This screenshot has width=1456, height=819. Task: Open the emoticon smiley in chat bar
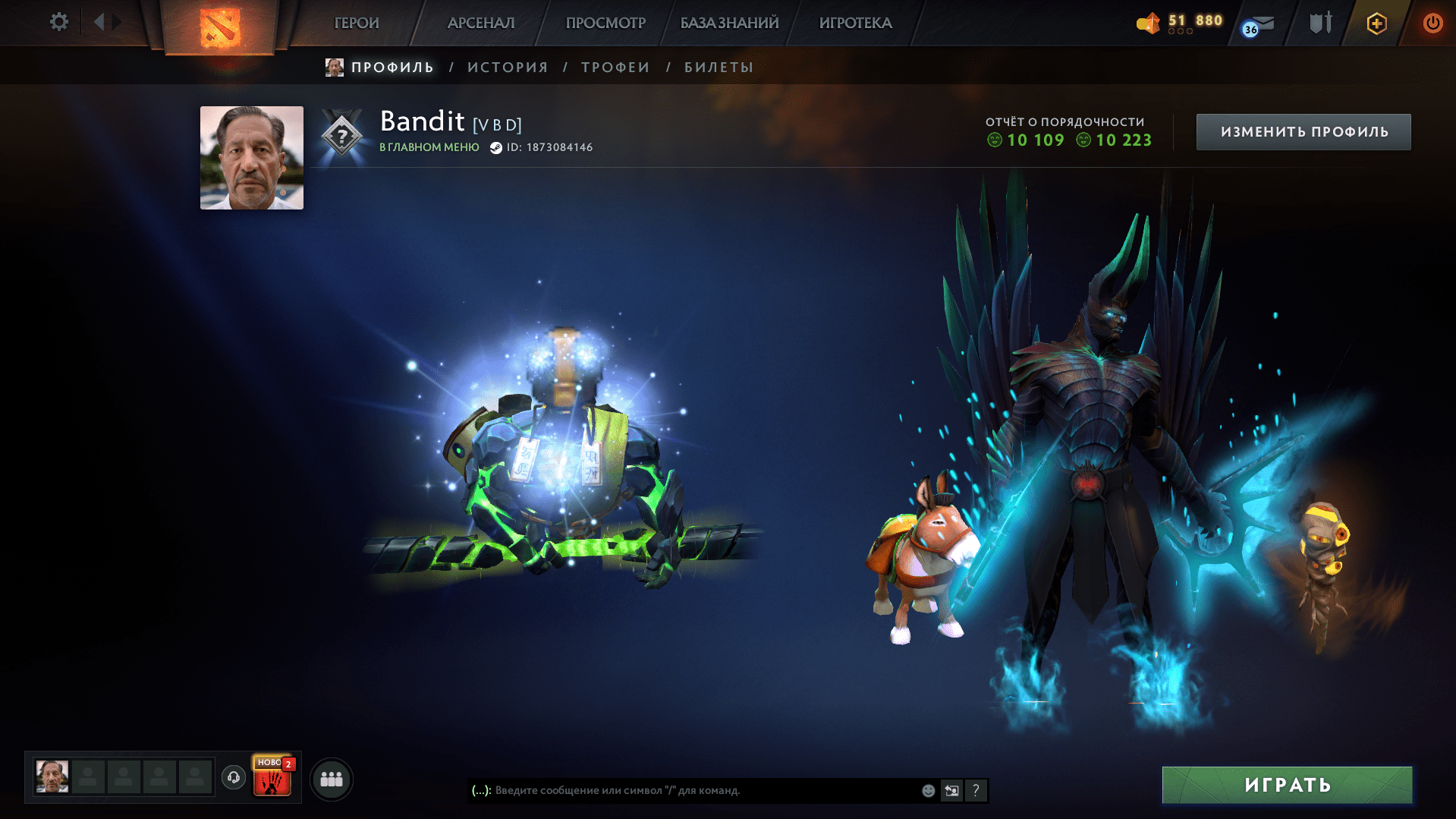[x=927, y=790]
